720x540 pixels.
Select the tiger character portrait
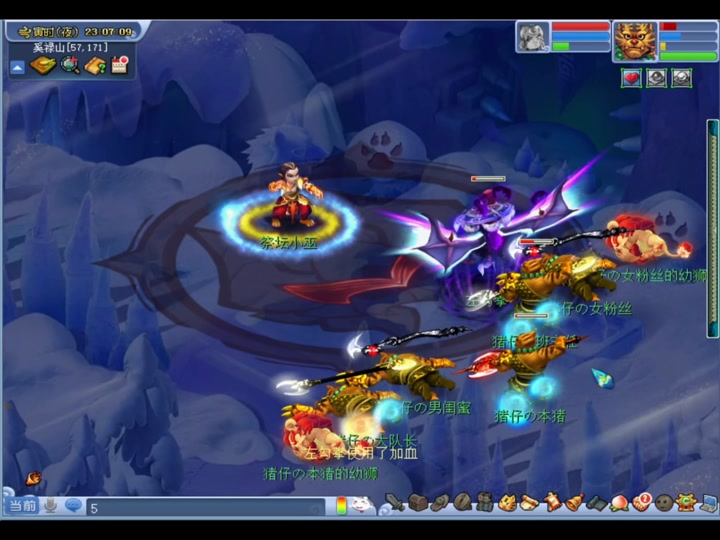tap(635, 42)
